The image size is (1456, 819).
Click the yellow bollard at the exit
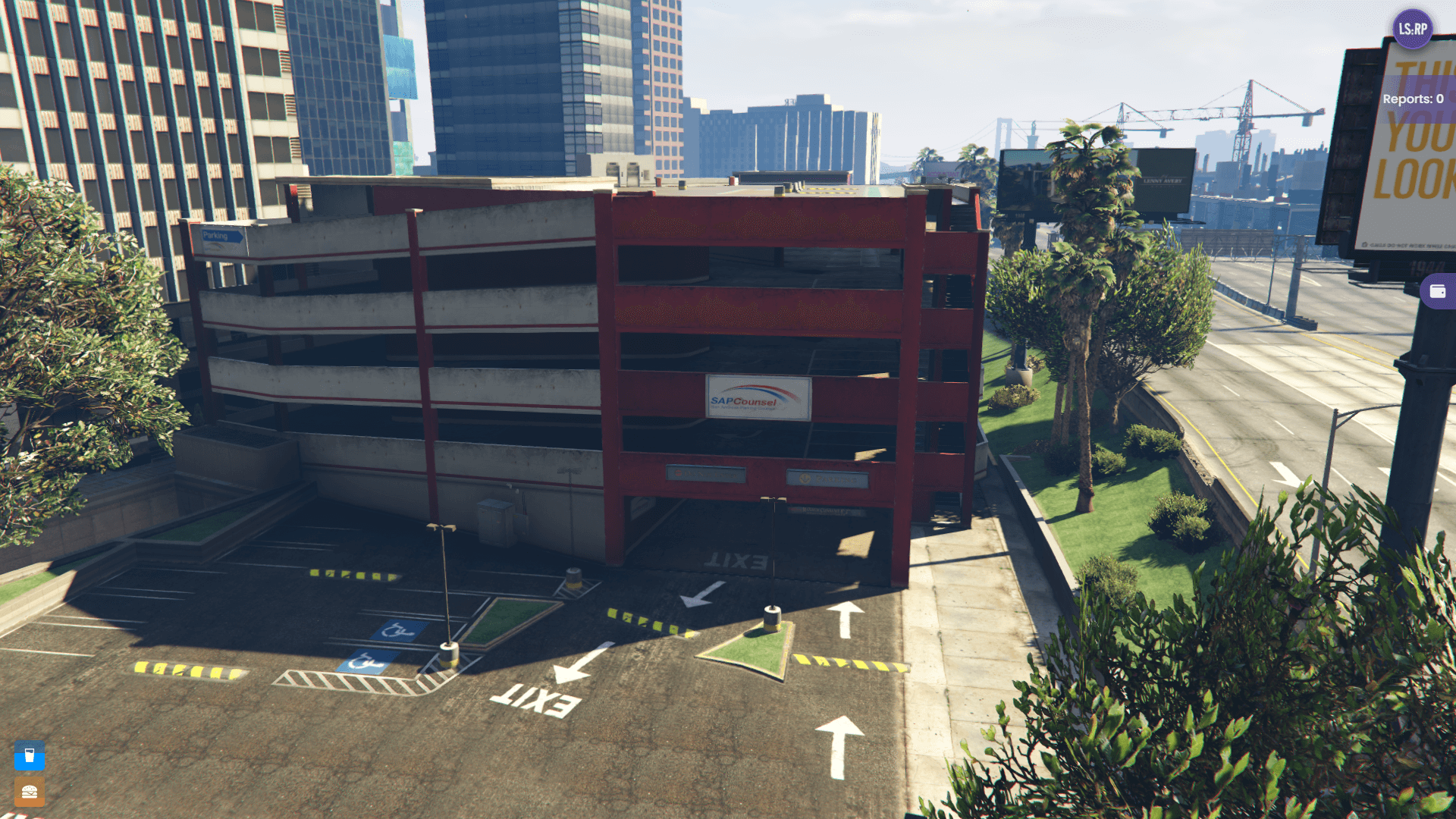click(771, 620)
